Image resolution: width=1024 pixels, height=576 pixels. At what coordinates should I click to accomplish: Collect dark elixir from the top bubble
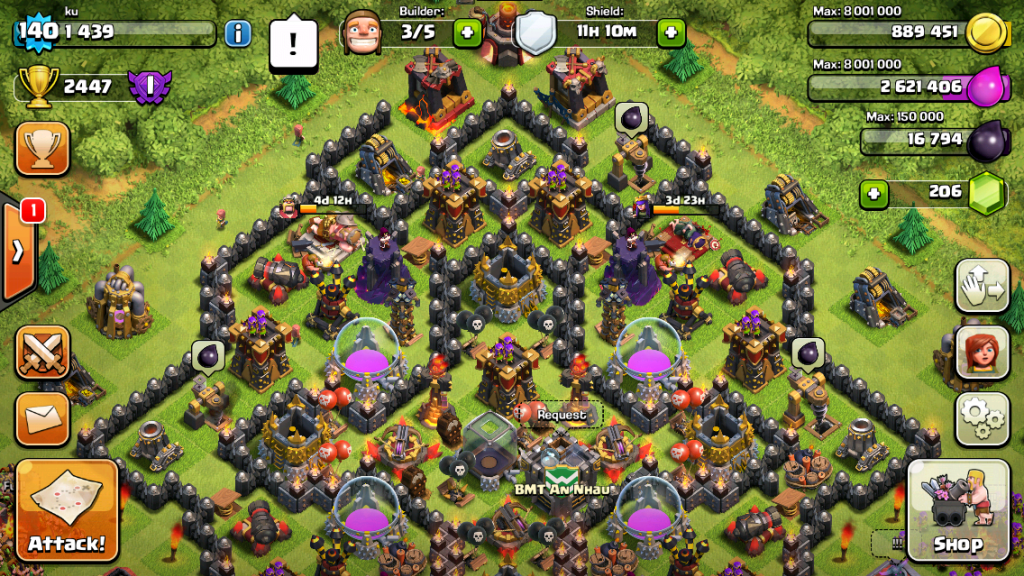click(632, 117)
